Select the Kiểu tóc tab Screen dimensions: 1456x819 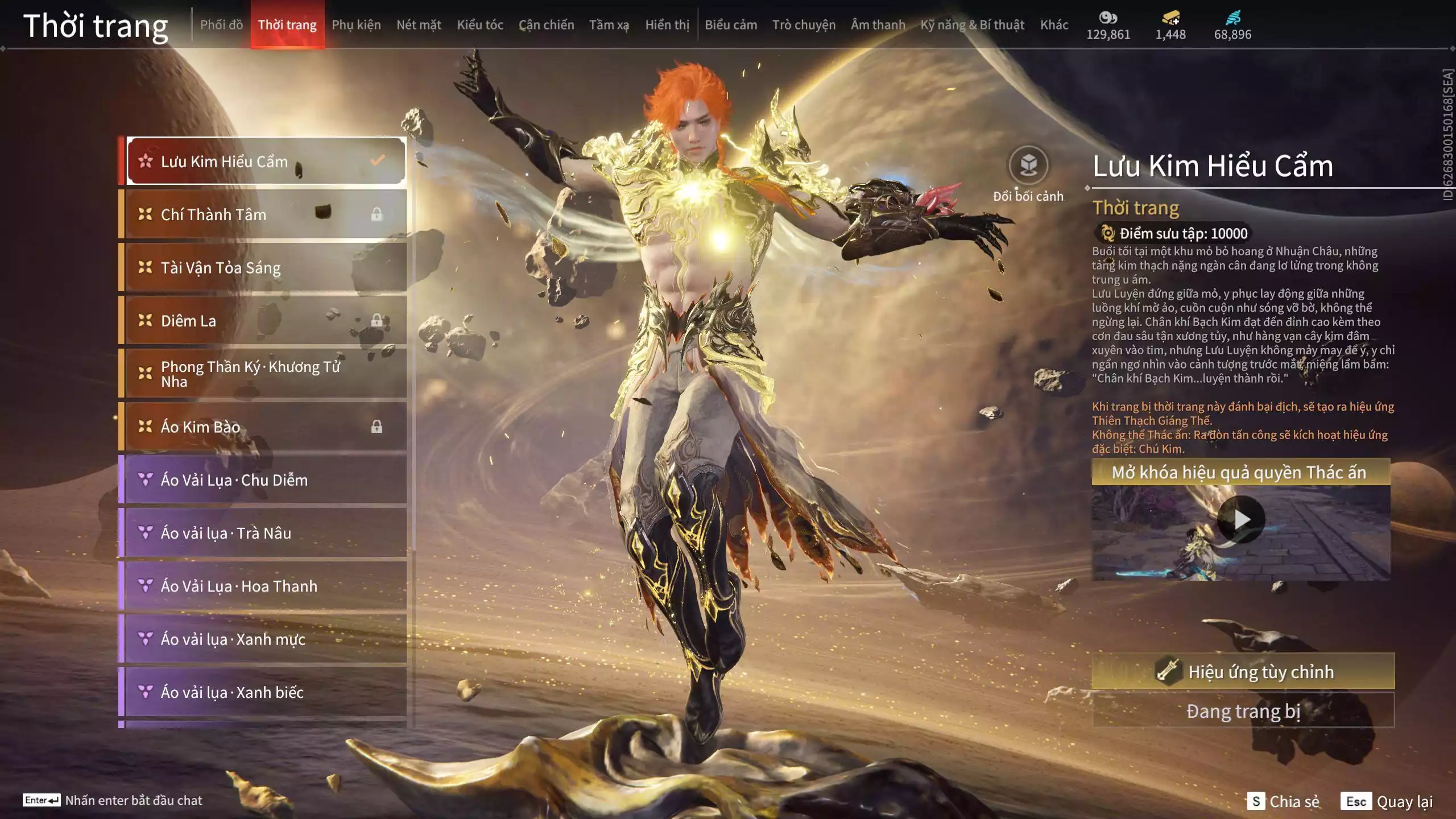[x=480, y=25]
